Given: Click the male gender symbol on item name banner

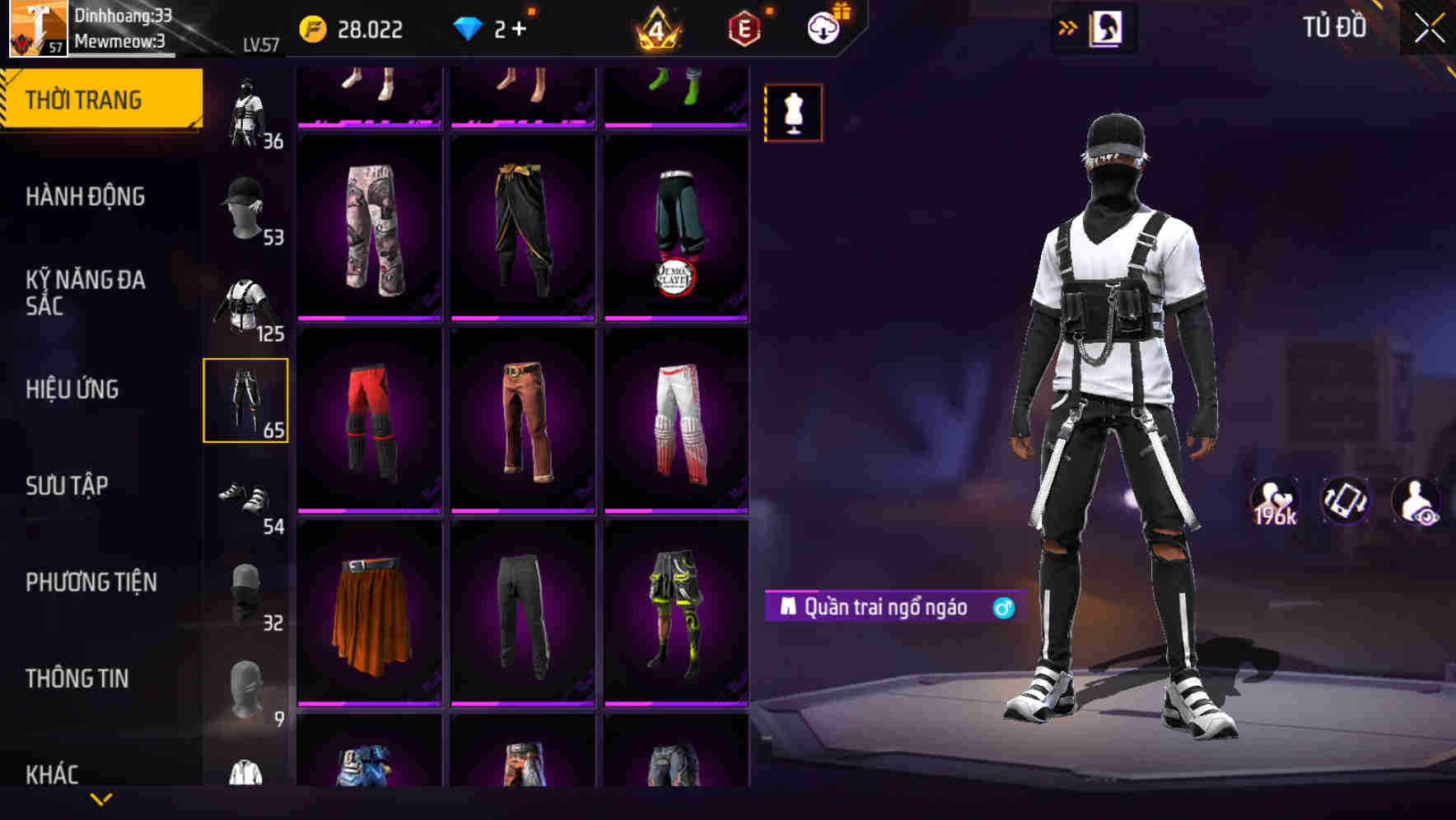Looking at the screenshot, I should coord(1003,607).
